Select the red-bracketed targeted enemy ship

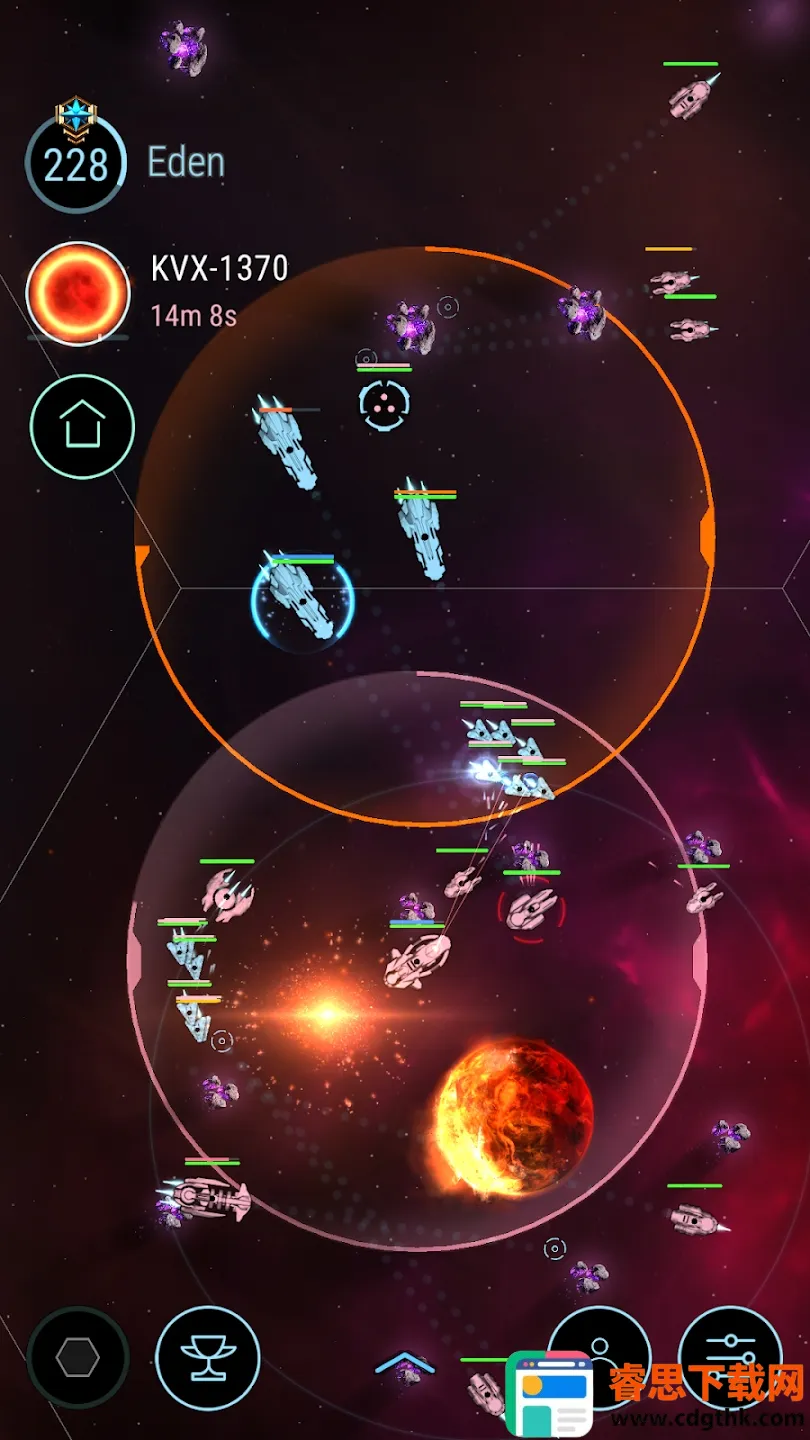tap(531, 908)
